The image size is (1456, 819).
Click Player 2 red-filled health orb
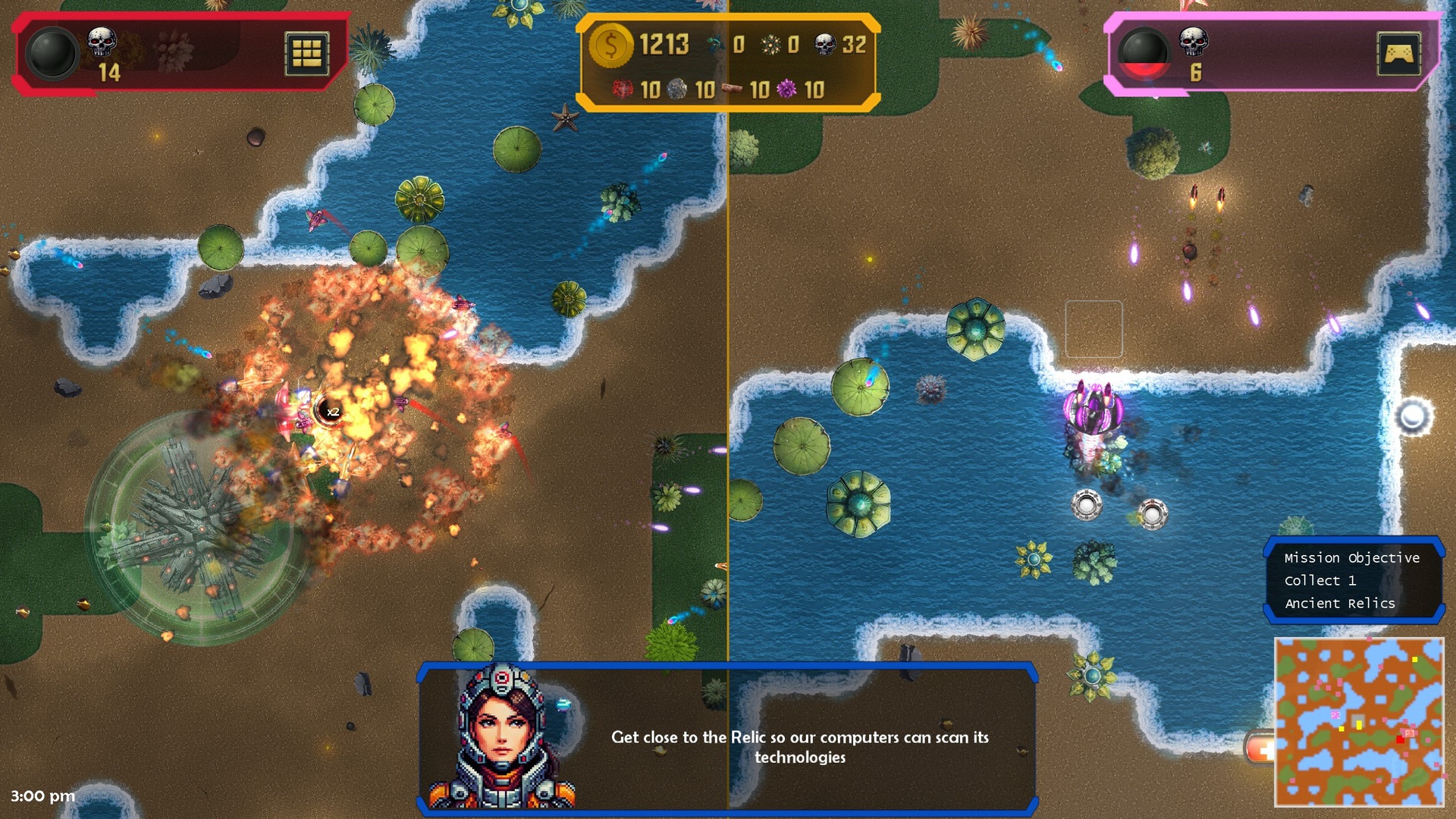[1147, 53]
